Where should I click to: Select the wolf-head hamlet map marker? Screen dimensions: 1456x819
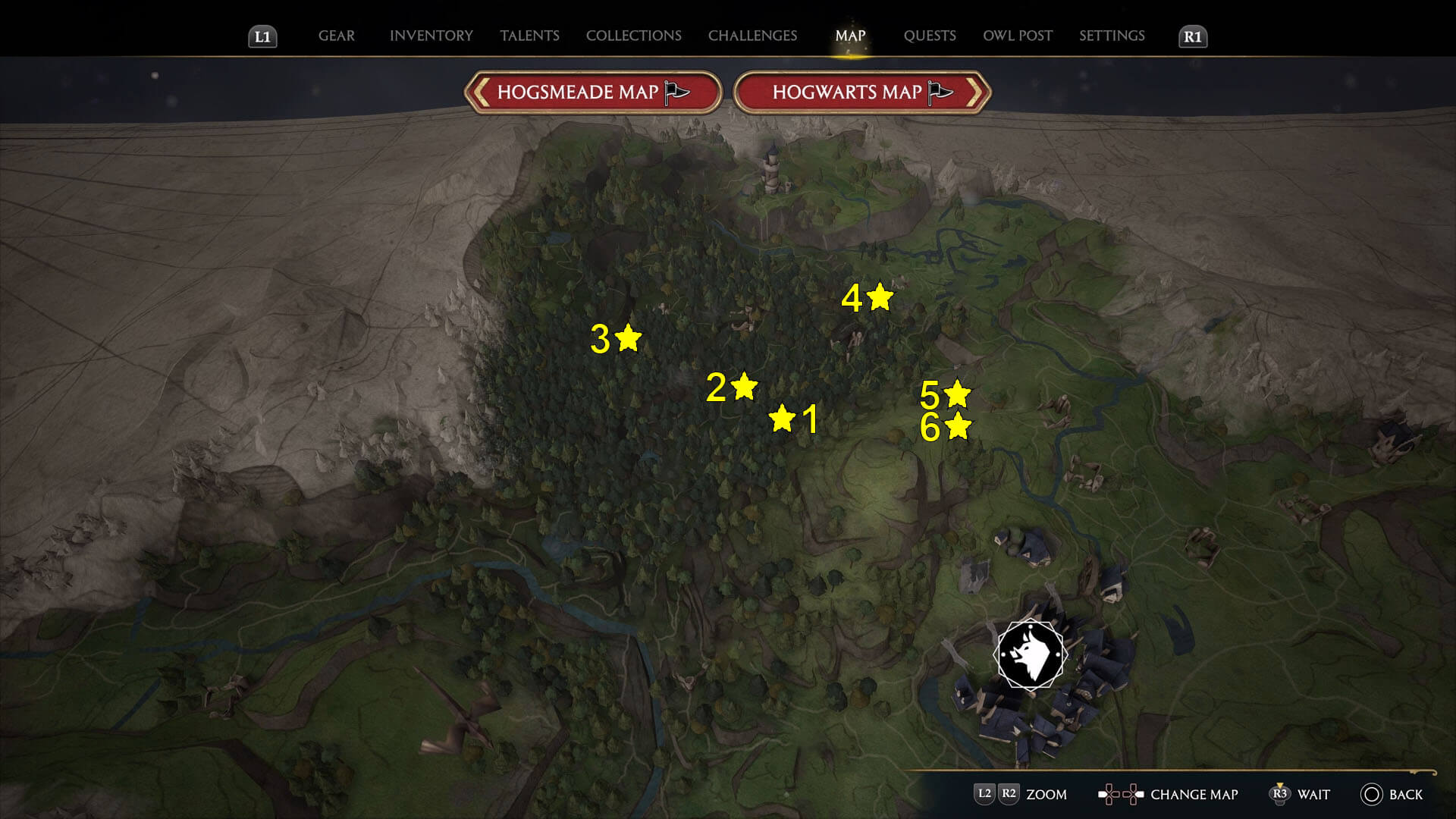[1030, 654]
